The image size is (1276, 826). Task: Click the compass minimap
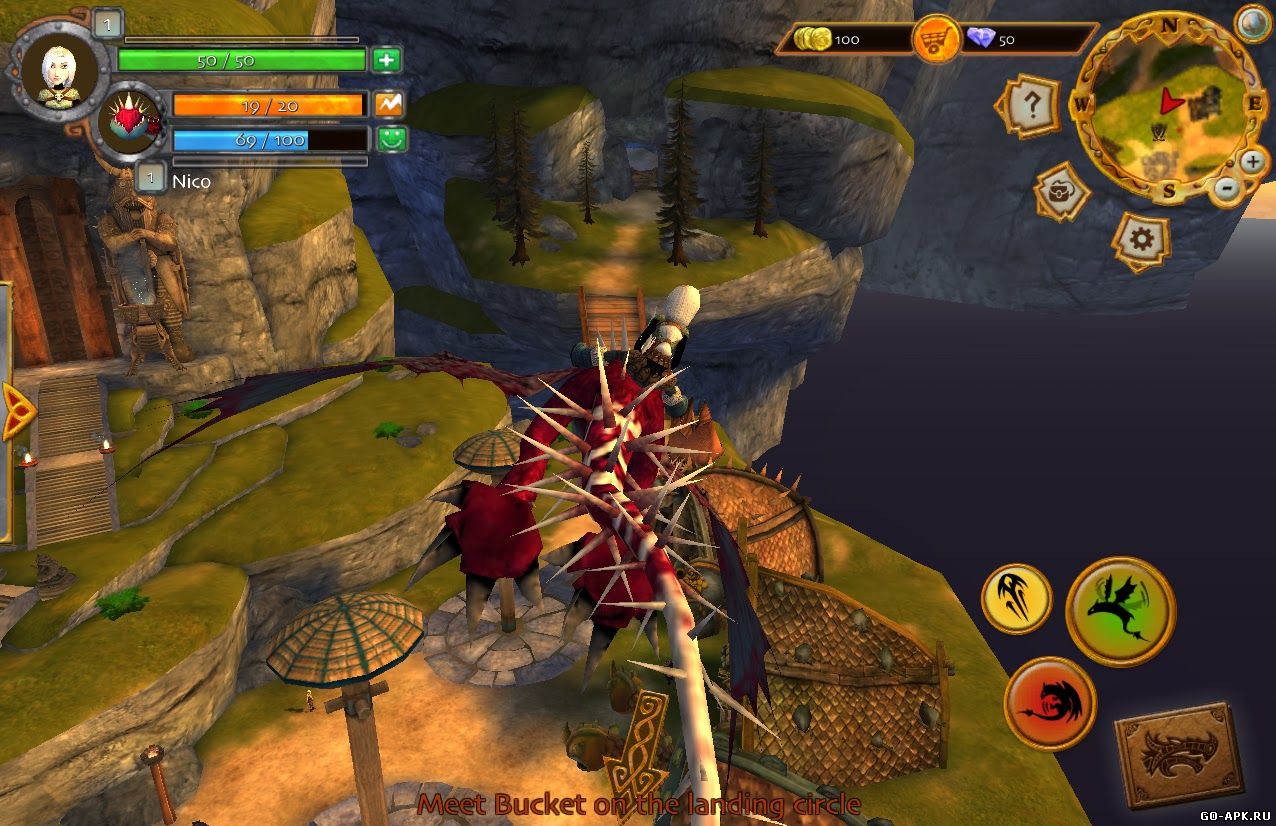[x=1167, y=108]
